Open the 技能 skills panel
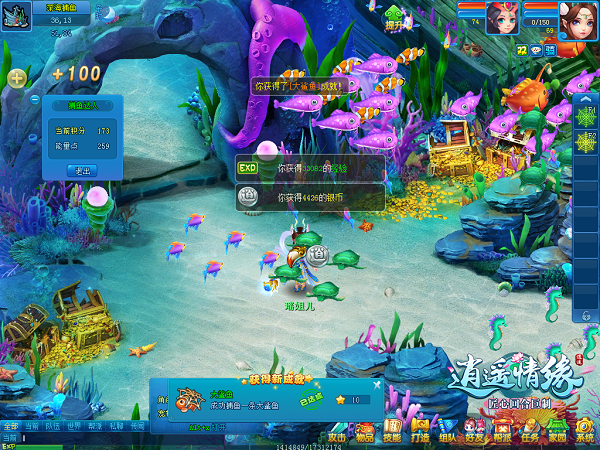Viewport: 600px width, 450px height. click(392, 433)
